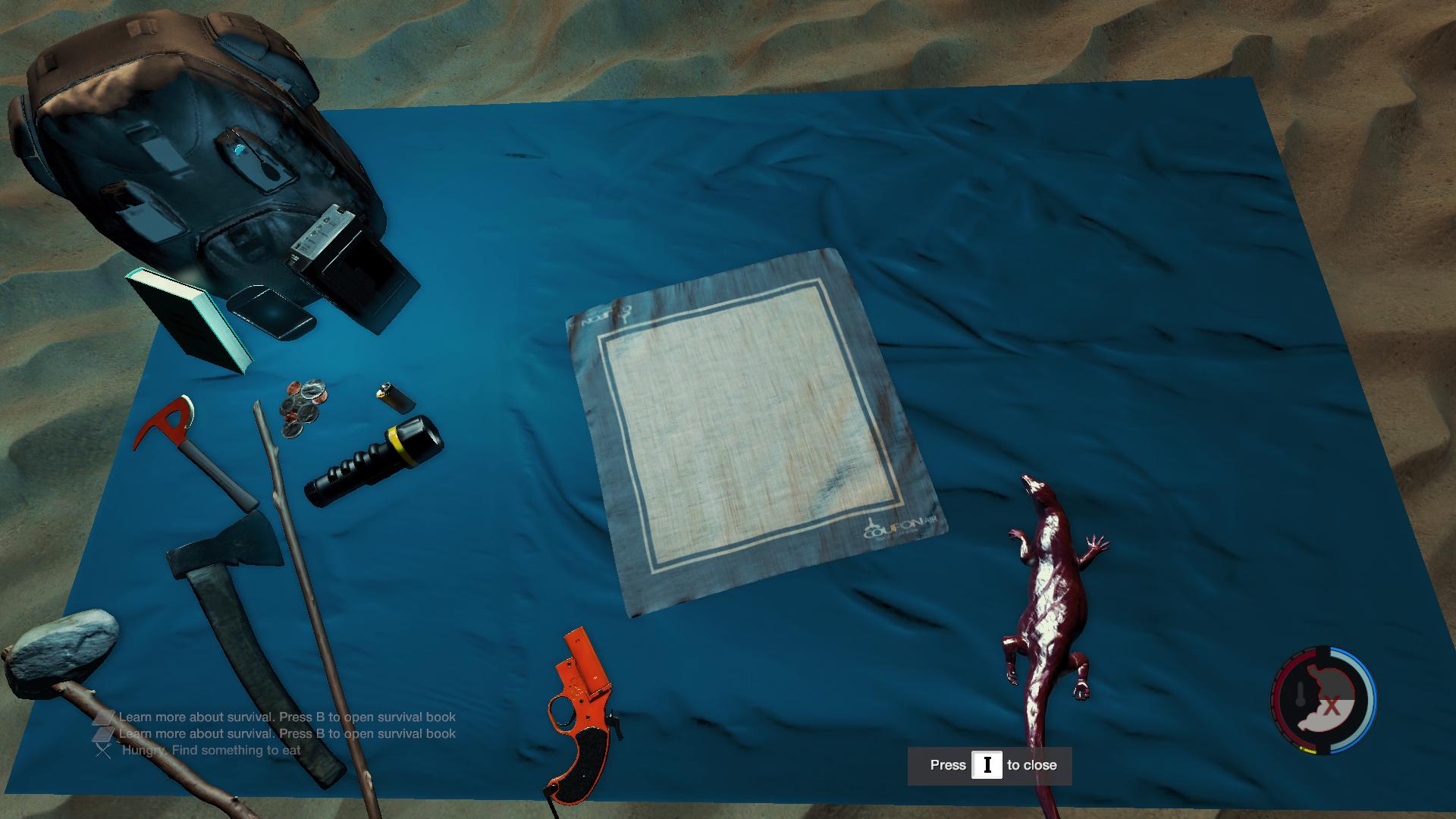Select the orange flare gun
This screenshot has height=819, width=1456.
[x=582, y=711]
